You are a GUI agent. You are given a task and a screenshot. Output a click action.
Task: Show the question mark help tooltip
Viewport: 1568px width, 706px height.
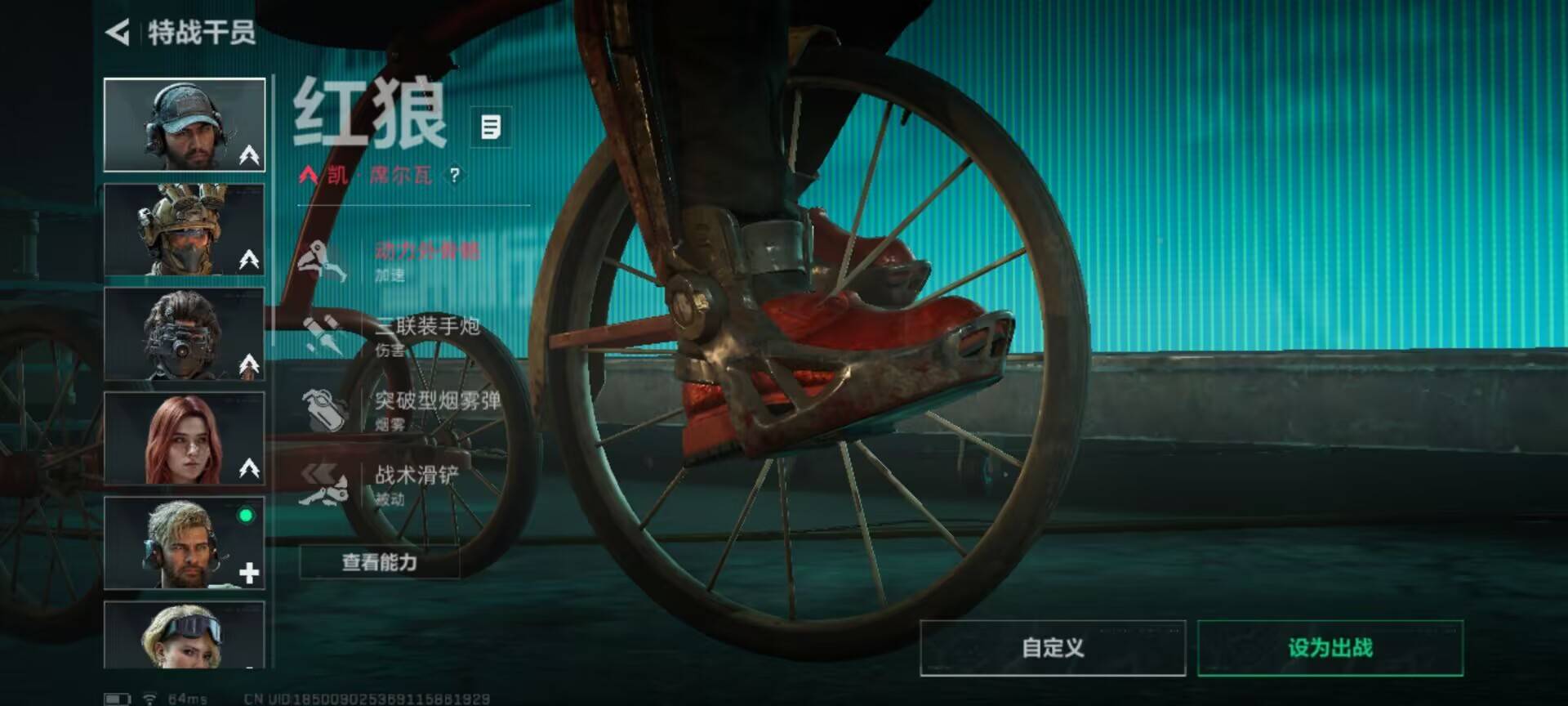(x=455, y=175)
